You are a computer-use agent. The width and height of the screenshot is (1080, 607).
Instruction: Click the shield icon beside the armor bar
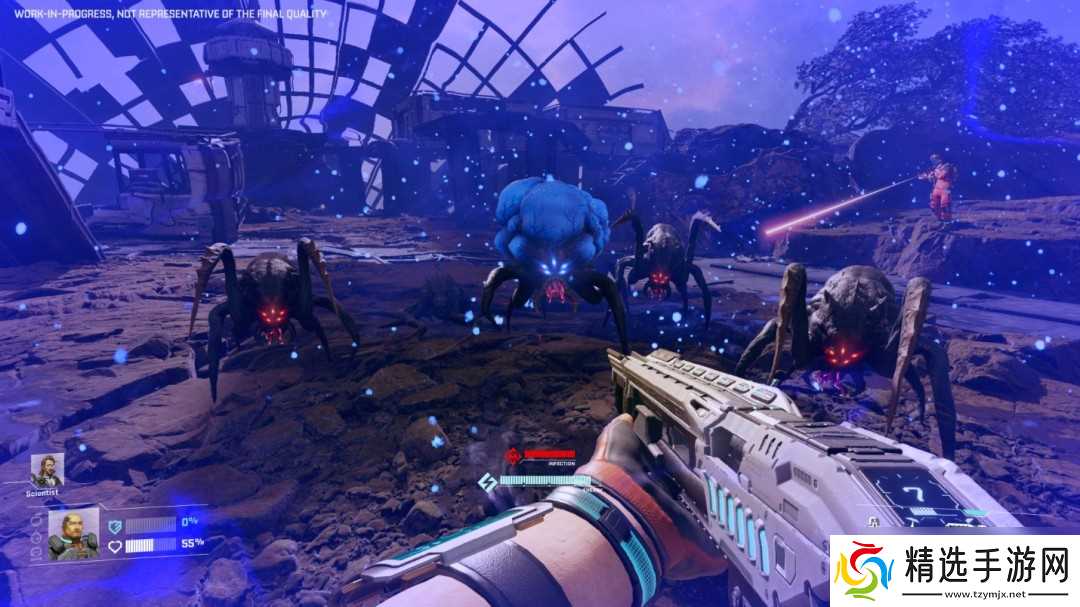115,524
